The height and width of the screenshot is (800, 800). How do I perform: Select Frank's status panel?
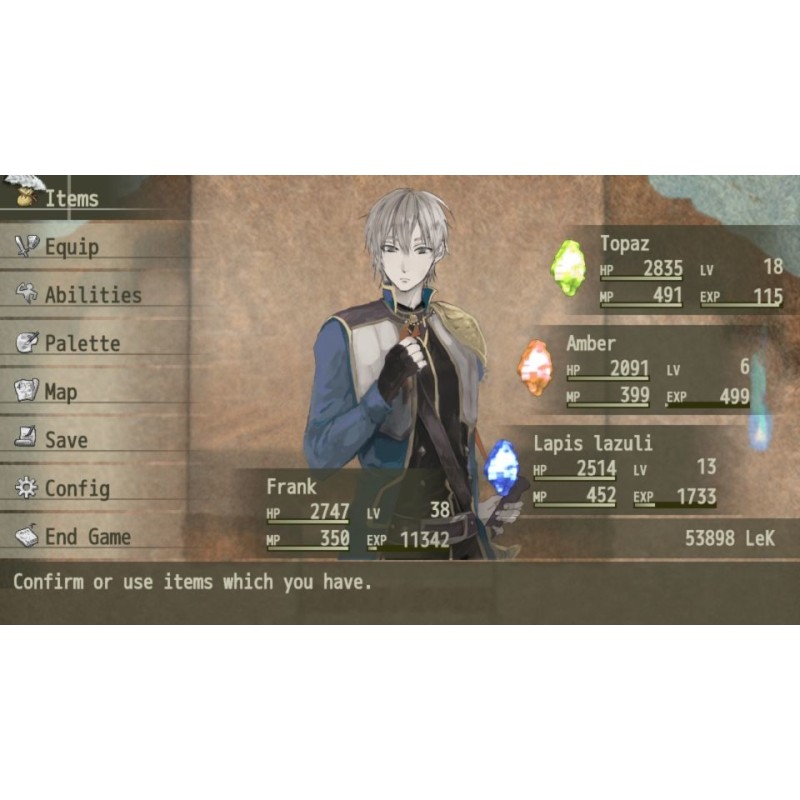pos(350,512)
